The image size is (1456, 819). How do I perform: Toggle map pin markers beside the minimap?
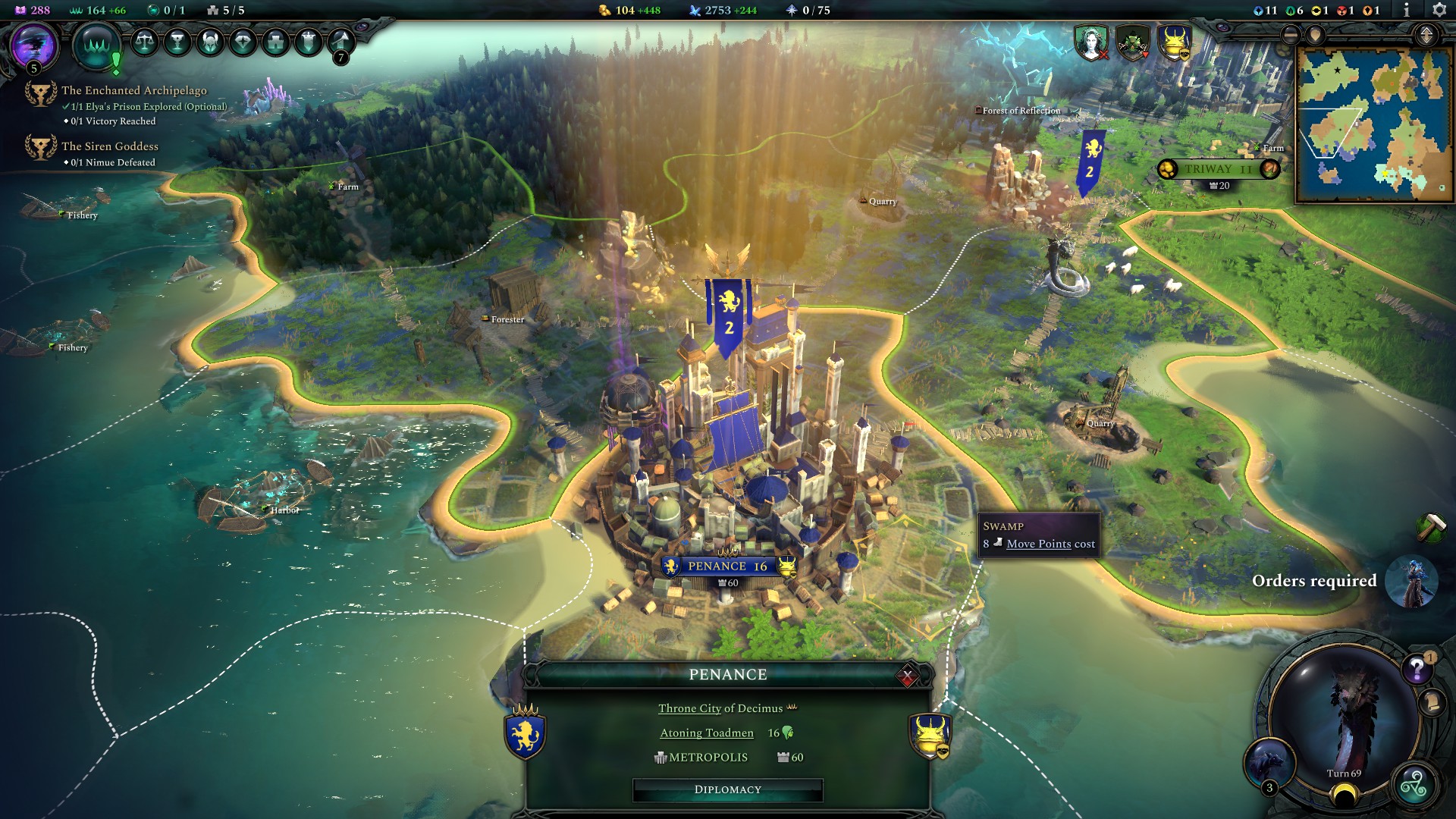[1315, 35]
